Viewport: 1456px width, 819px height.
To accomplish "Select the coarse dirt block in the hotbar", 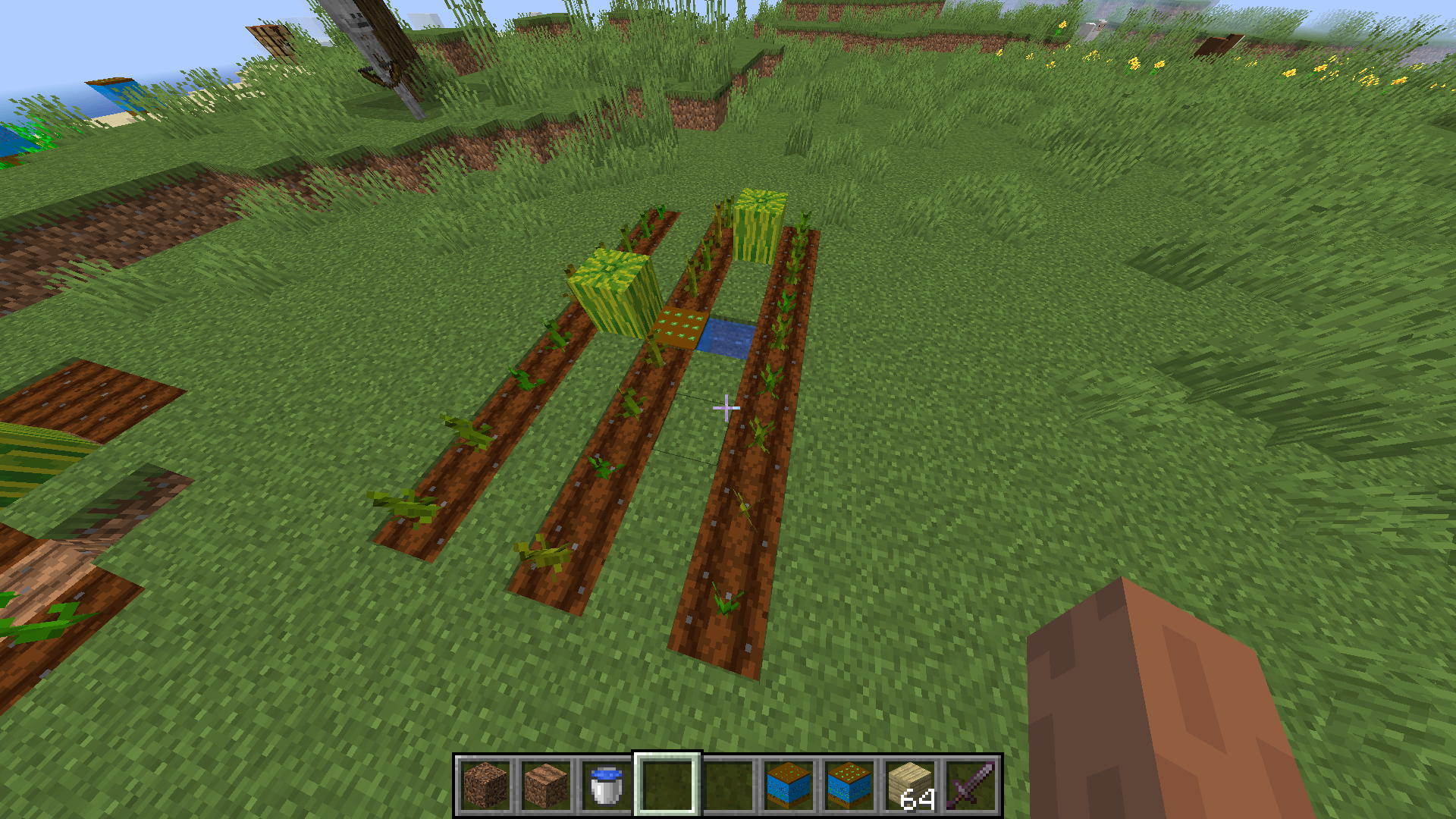I will pos(485,786).
